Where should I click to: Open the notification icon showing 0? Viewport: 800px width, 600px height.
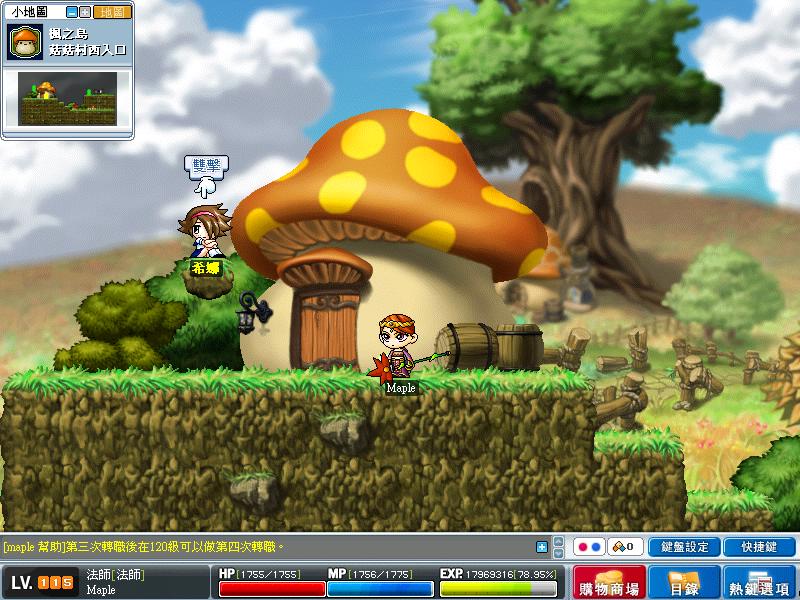626,547
